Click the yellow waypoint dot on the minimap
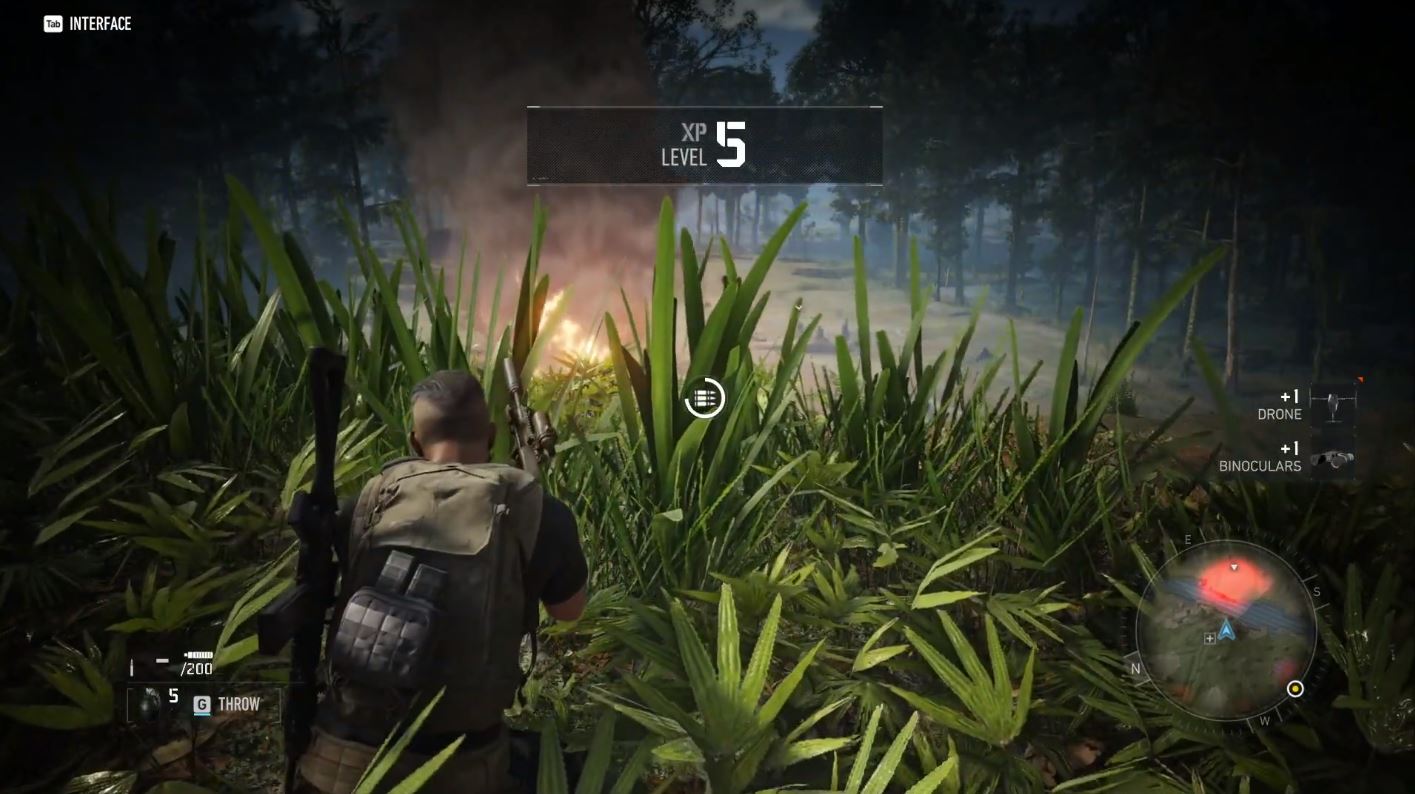Image resolution: width=1415 pixels, height=794 pixels. click(1297, 688)
